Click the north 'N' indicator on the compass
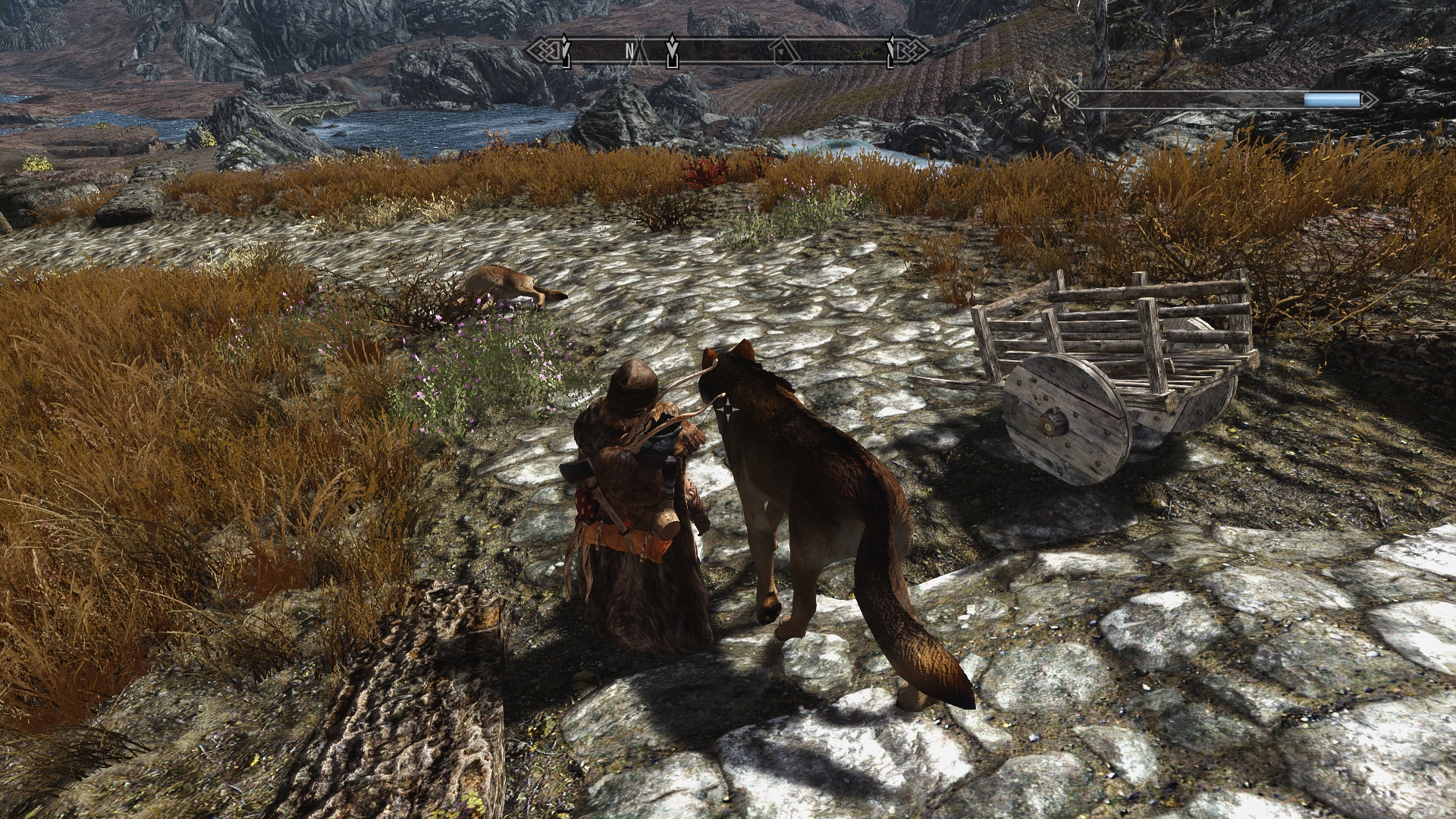The height and width of the screenshot is (819, 1456). (629, 51)
